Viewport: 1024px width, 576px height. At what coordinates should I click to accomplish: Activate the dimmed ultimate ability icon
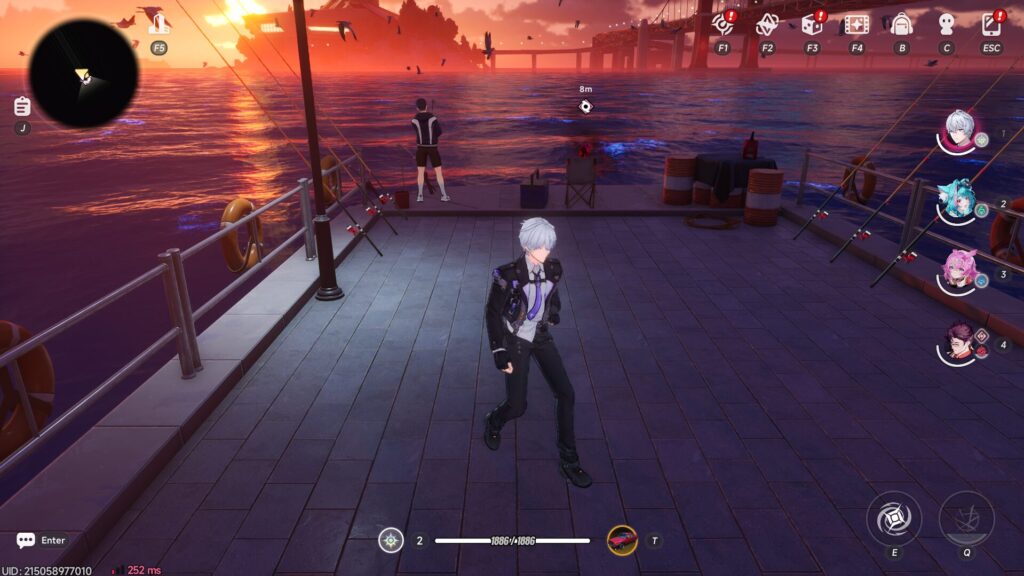click(966, 519)
